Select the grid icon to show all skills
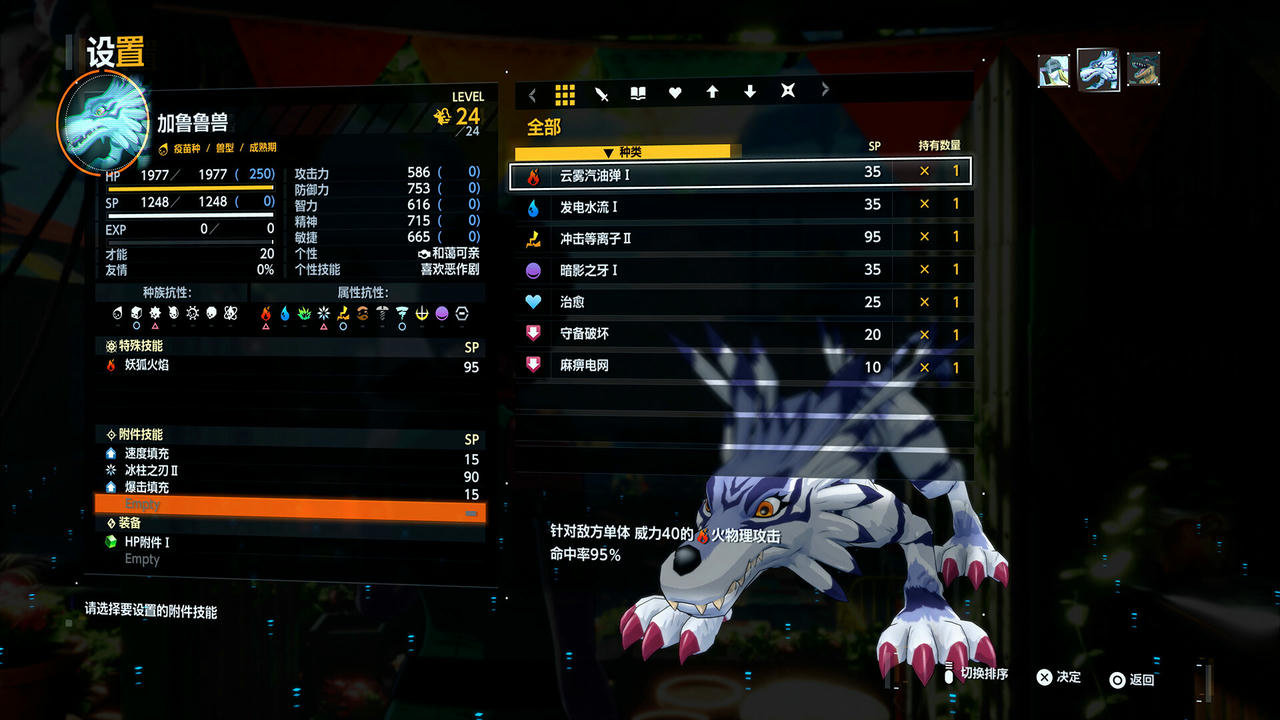1280x720 pixels. (565, 92)
